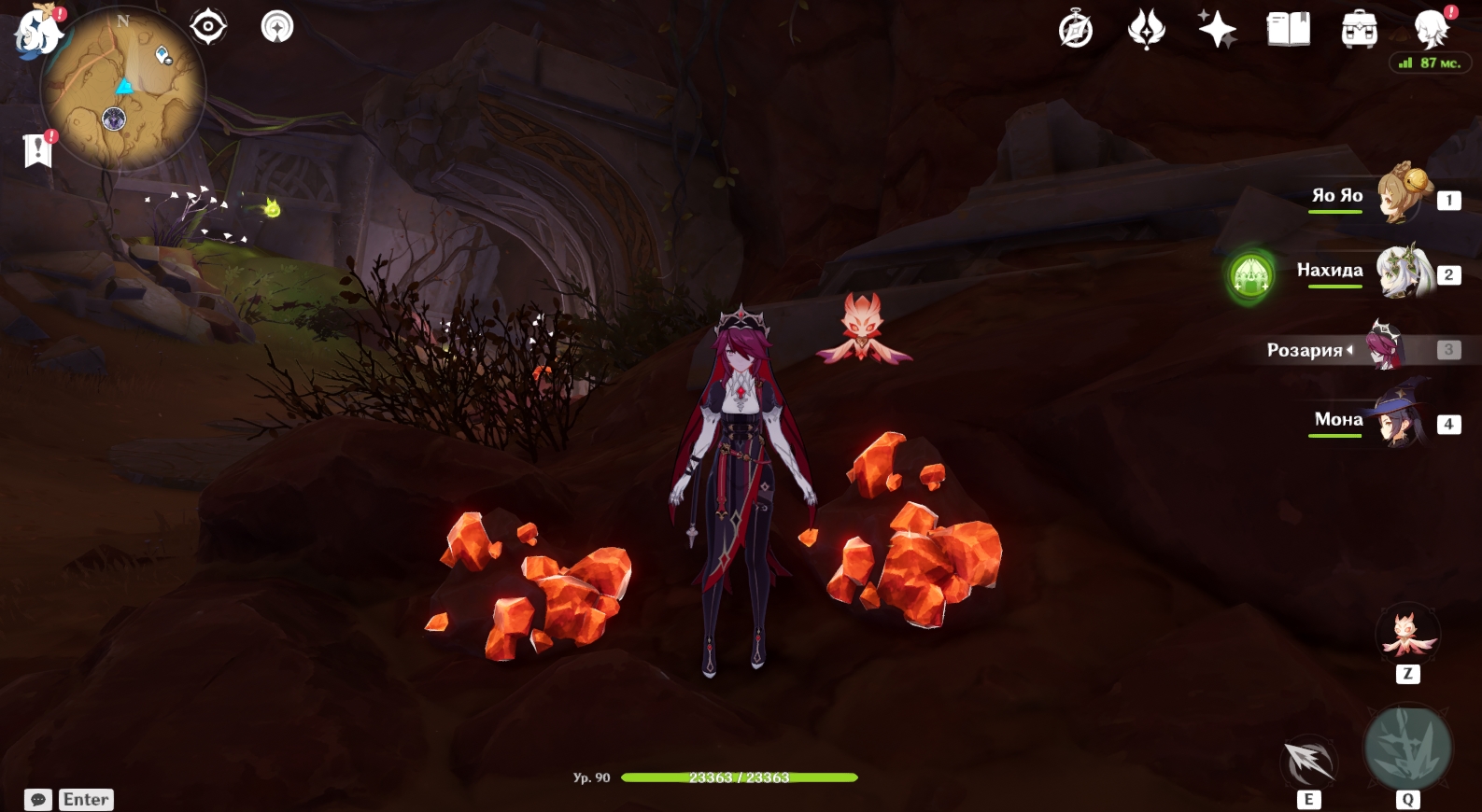Open the compass events icon
The height and width of the screenshot is (812, 1482).
pyautogui.click(x=1076, y=30)
